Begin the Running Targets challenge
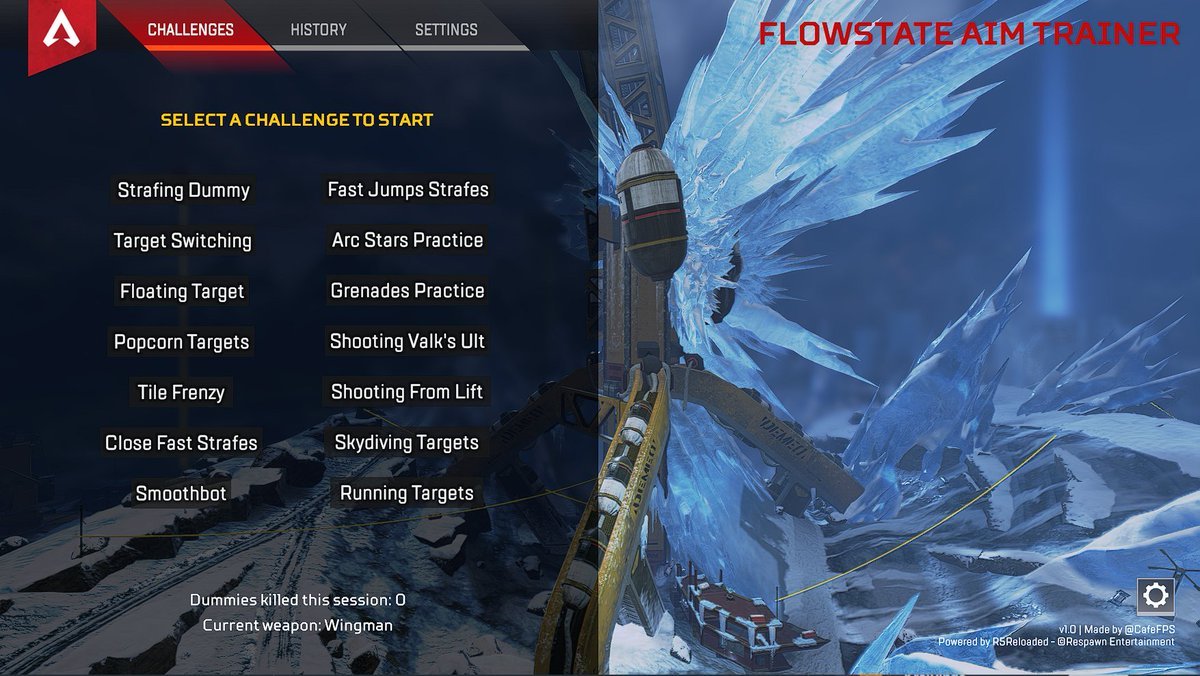Viewport: 1200px width, 676px height. 407,494
